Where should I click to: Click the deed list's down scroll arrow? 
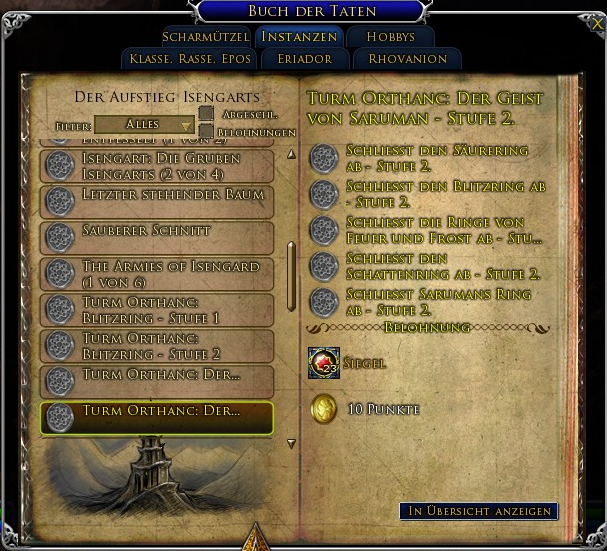(291, 443)
